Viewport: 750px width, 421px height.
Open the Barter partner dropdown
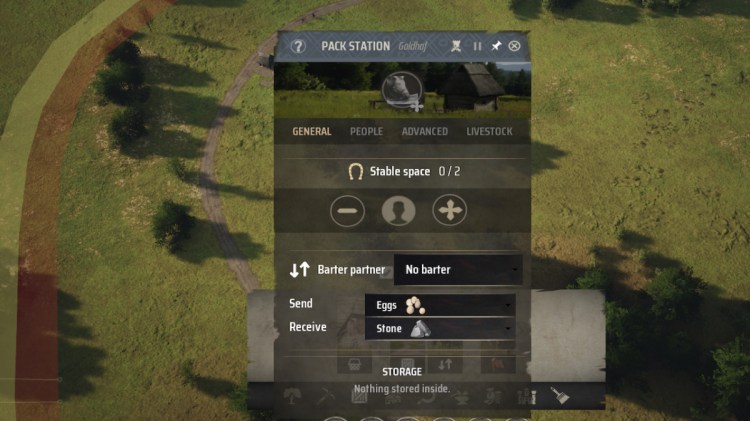(458, 270)
